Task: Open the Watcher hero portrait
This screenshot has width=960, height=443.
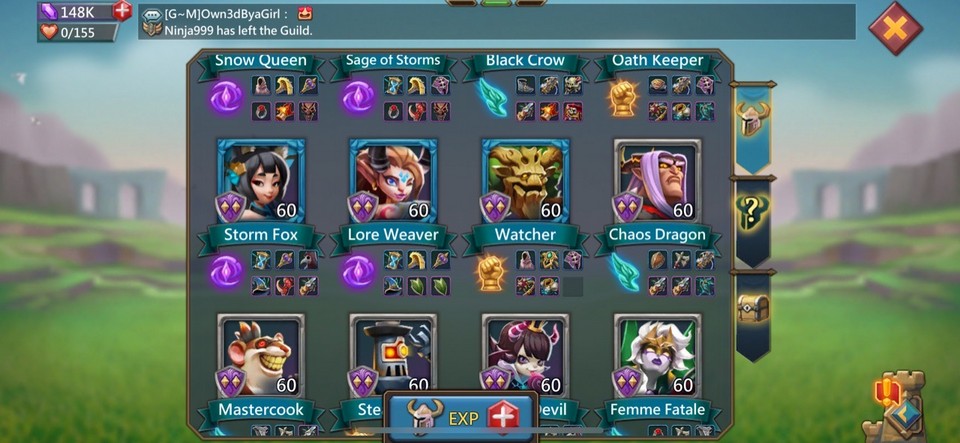Action: [525, 181]
